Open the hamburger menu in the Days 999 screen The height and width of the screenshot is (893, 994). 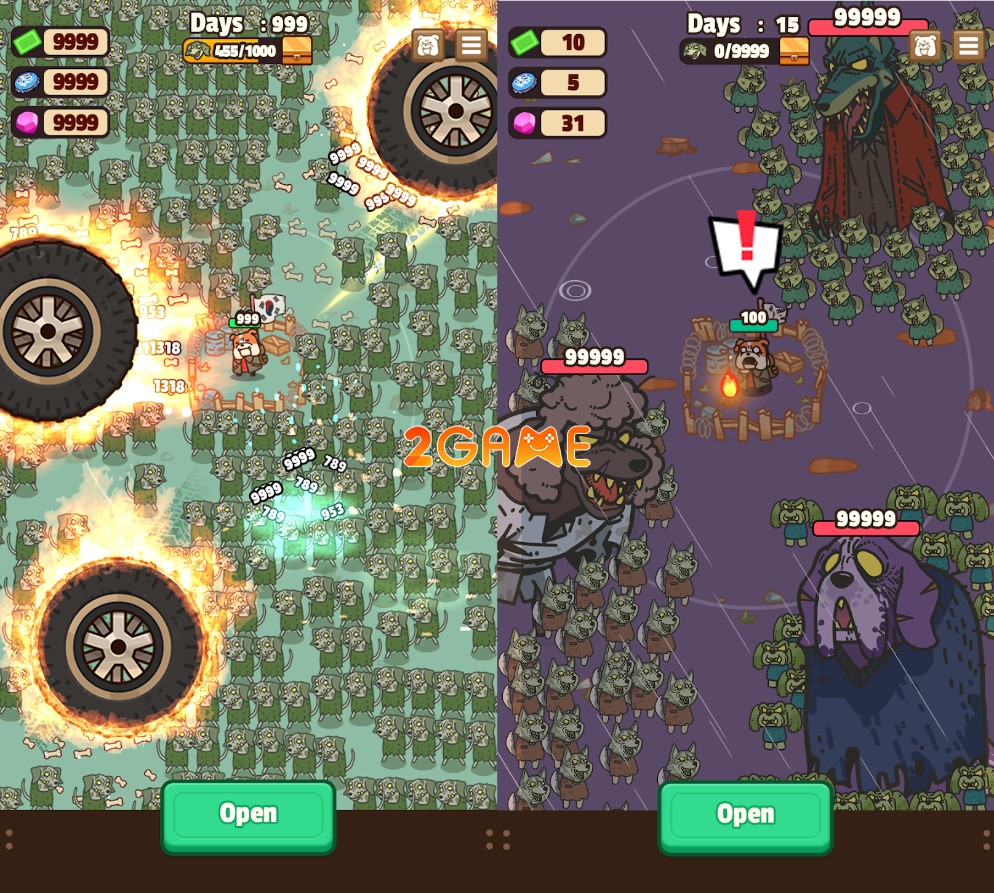[x=471, y=45]
